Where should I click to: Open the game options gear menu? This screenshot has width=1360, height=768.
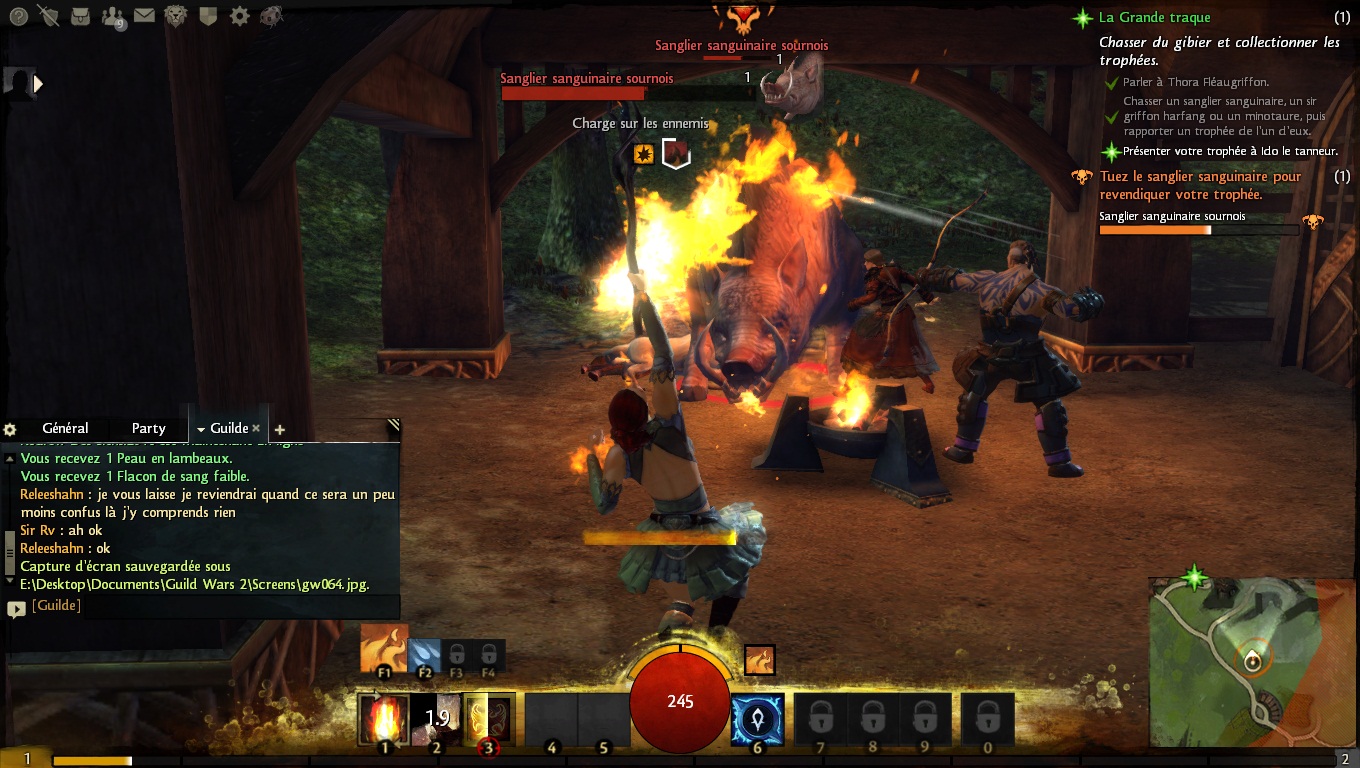[239, 16]
